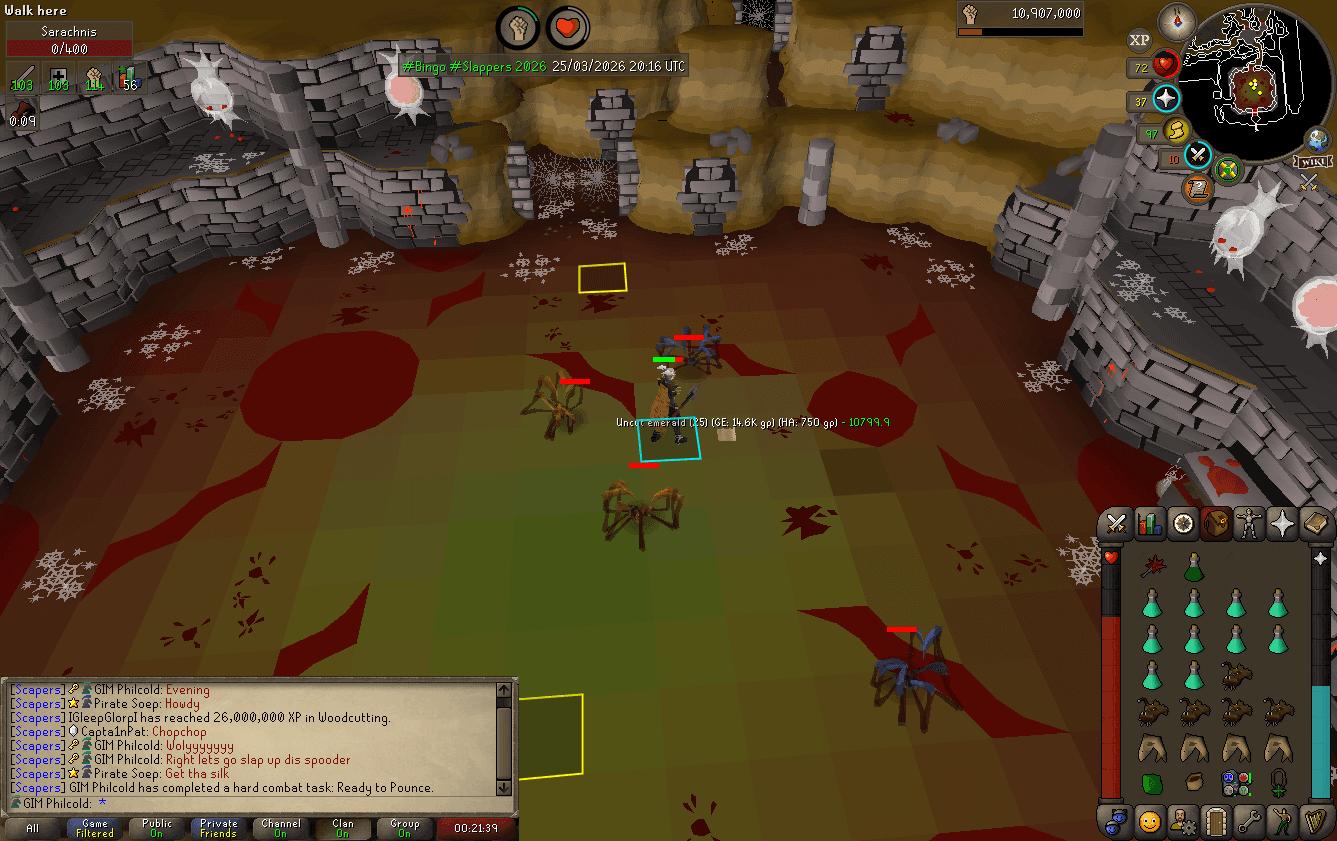
Task: Open the Equipment tab
Action: pos(1248,523)
